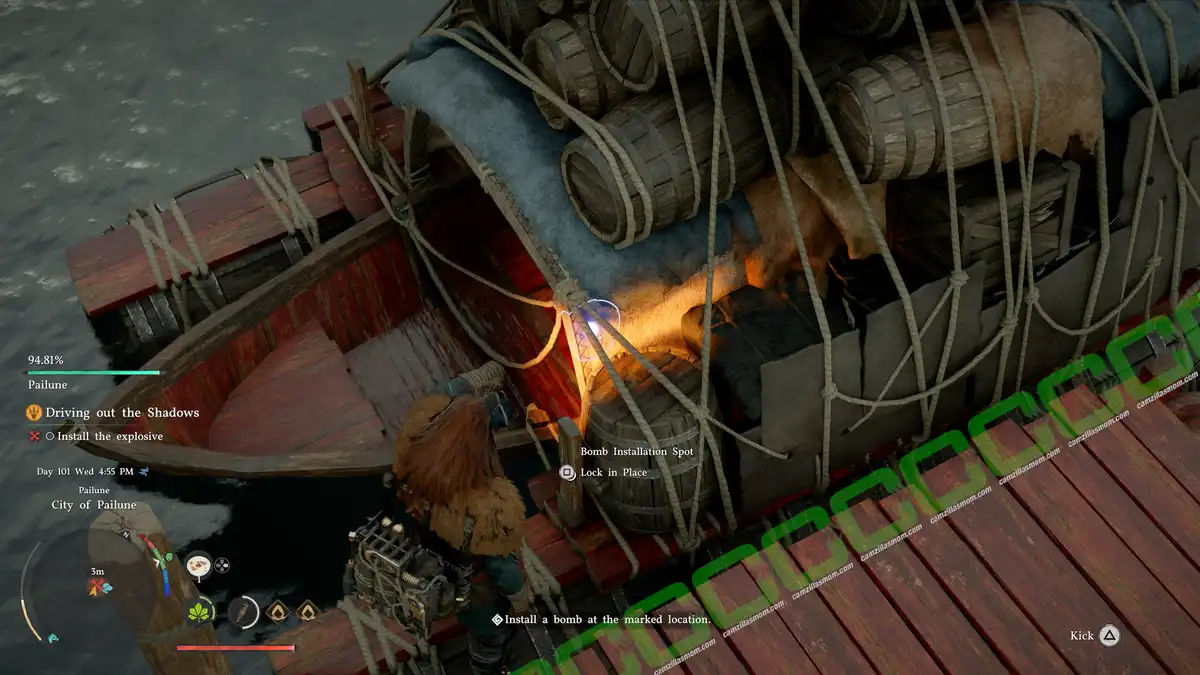The height and width of the screenshot is (675, 1200).
Task: Select the Install the explosive objective
Action: [x=110, y=436]
